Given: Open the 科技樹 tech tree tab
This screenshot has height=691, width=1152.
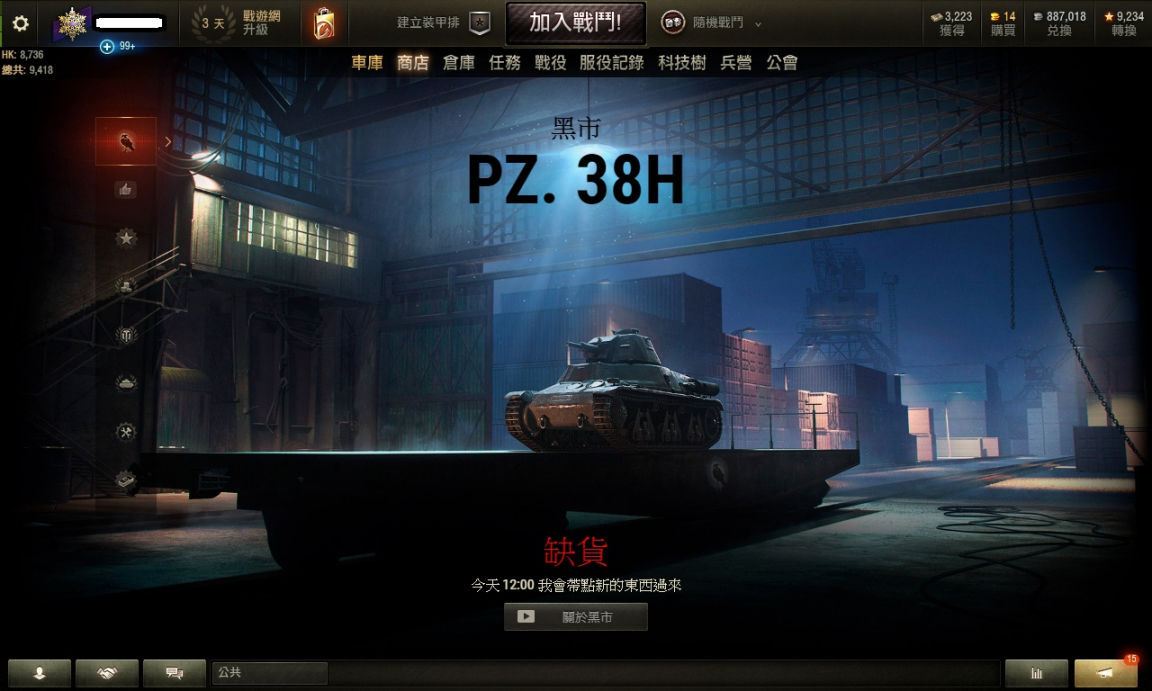Looking at the screenshot, I should [682, 63].
